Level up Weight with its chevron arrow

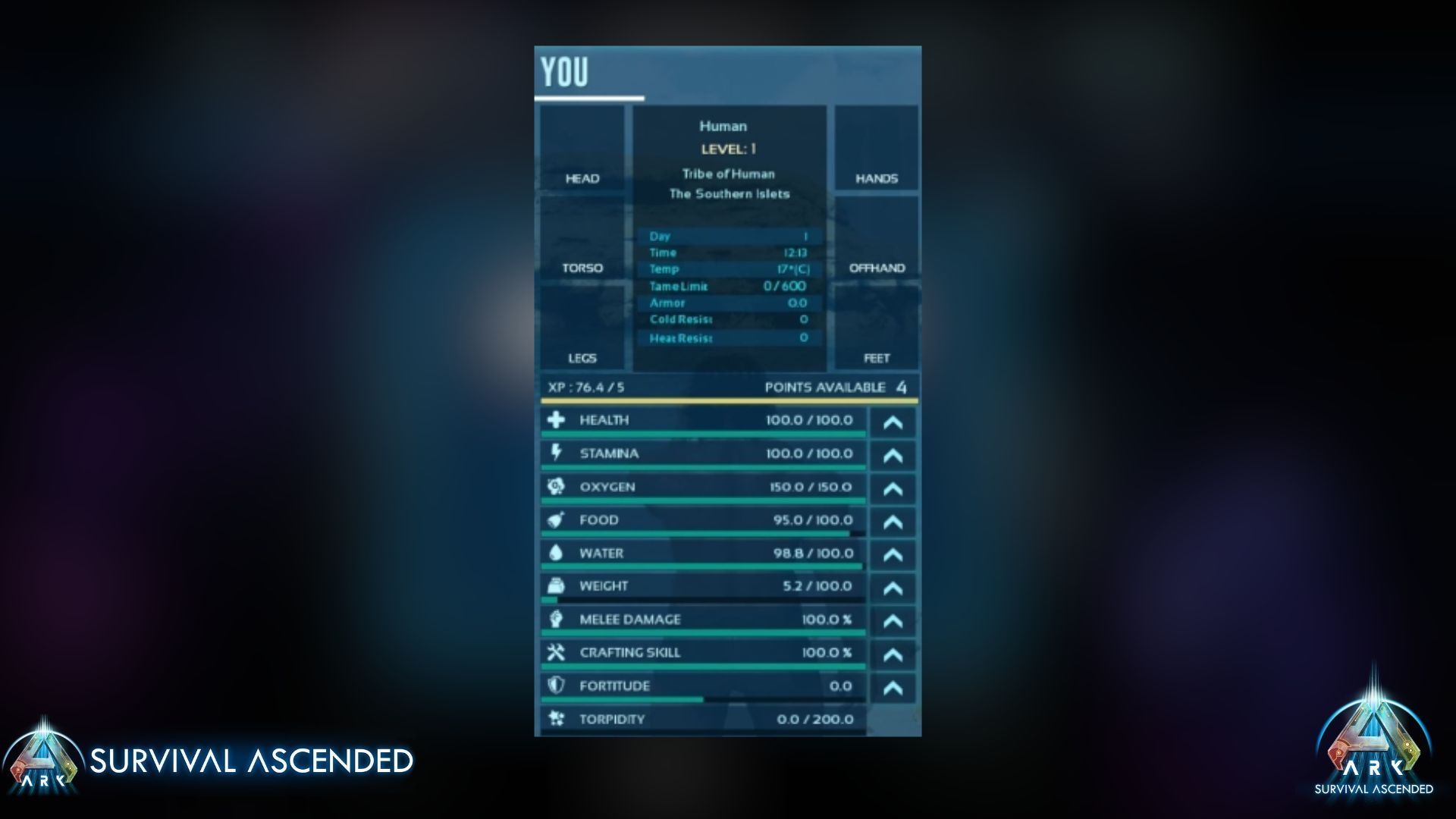[892, 588]
